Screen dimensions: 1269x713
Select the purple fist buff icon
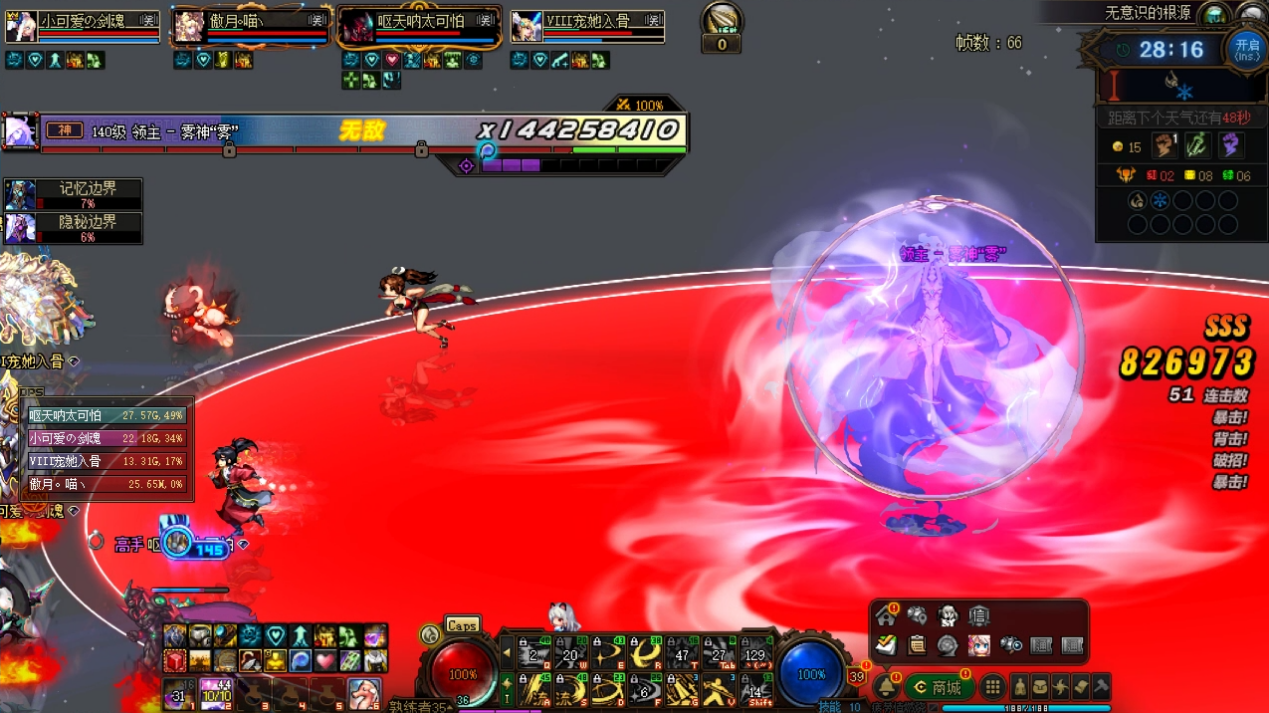(x=1230, y=146)
